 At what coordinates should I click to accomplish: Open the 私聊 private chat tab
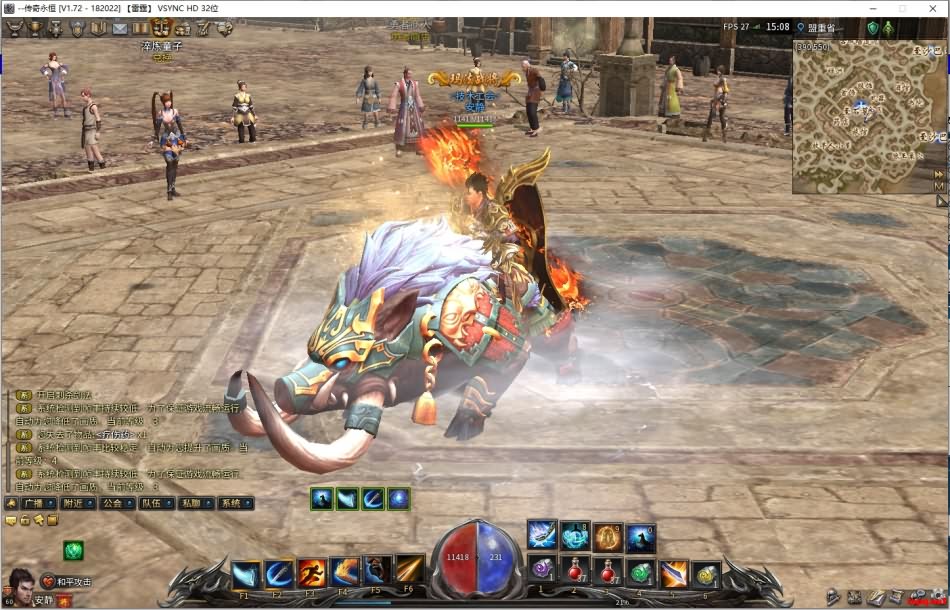pyautogui.click(x=190, y=503)
